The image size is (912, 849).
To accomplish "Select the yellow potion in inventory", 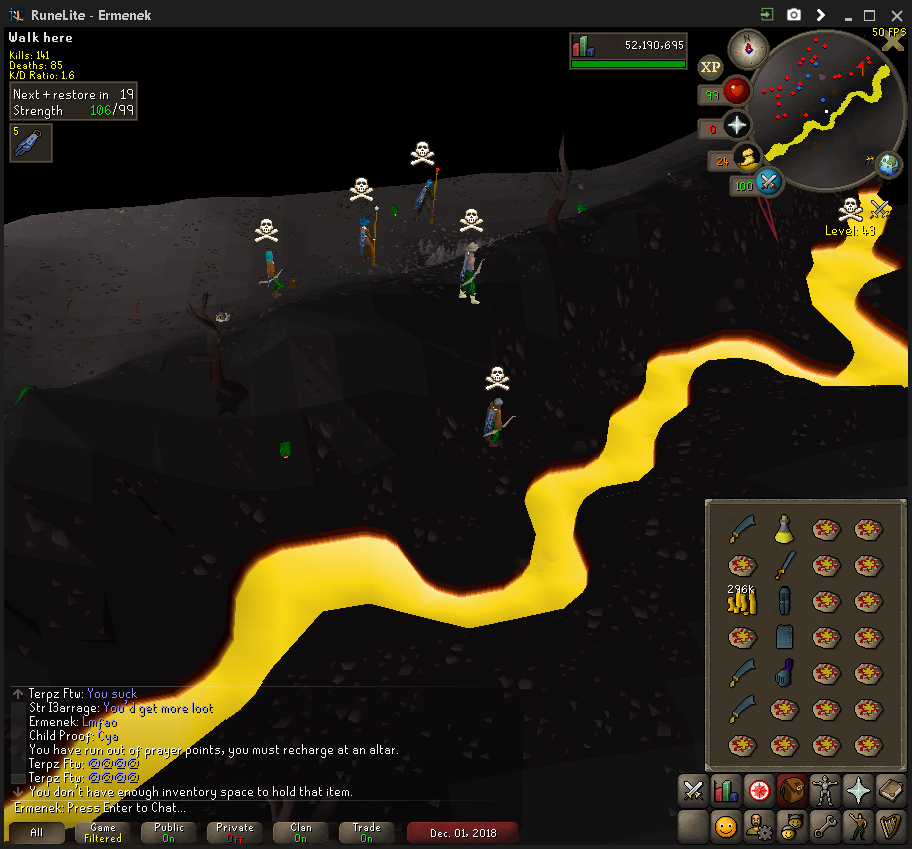I will tap(783, 529).
